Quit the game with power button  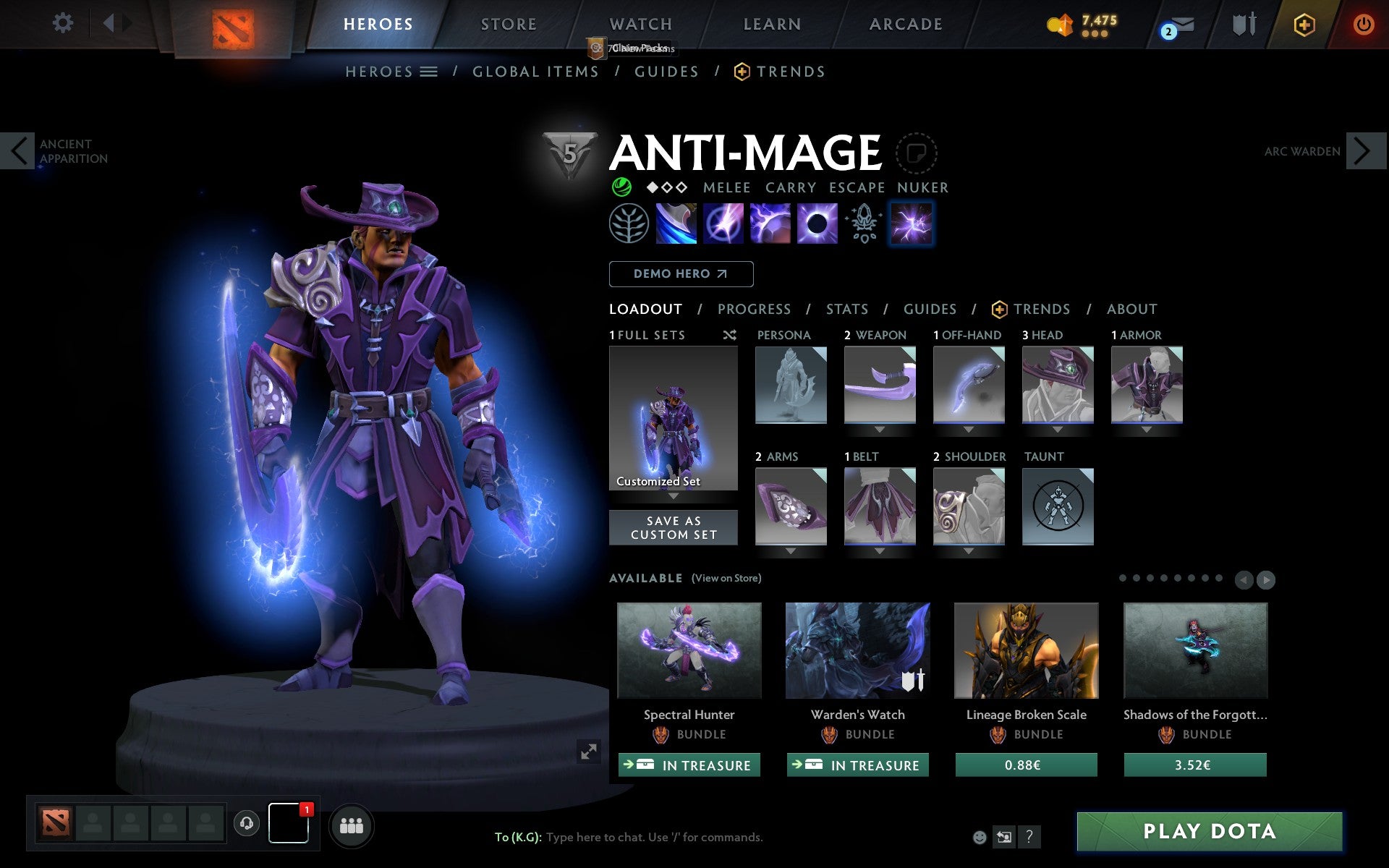[x=1363, y=25]
